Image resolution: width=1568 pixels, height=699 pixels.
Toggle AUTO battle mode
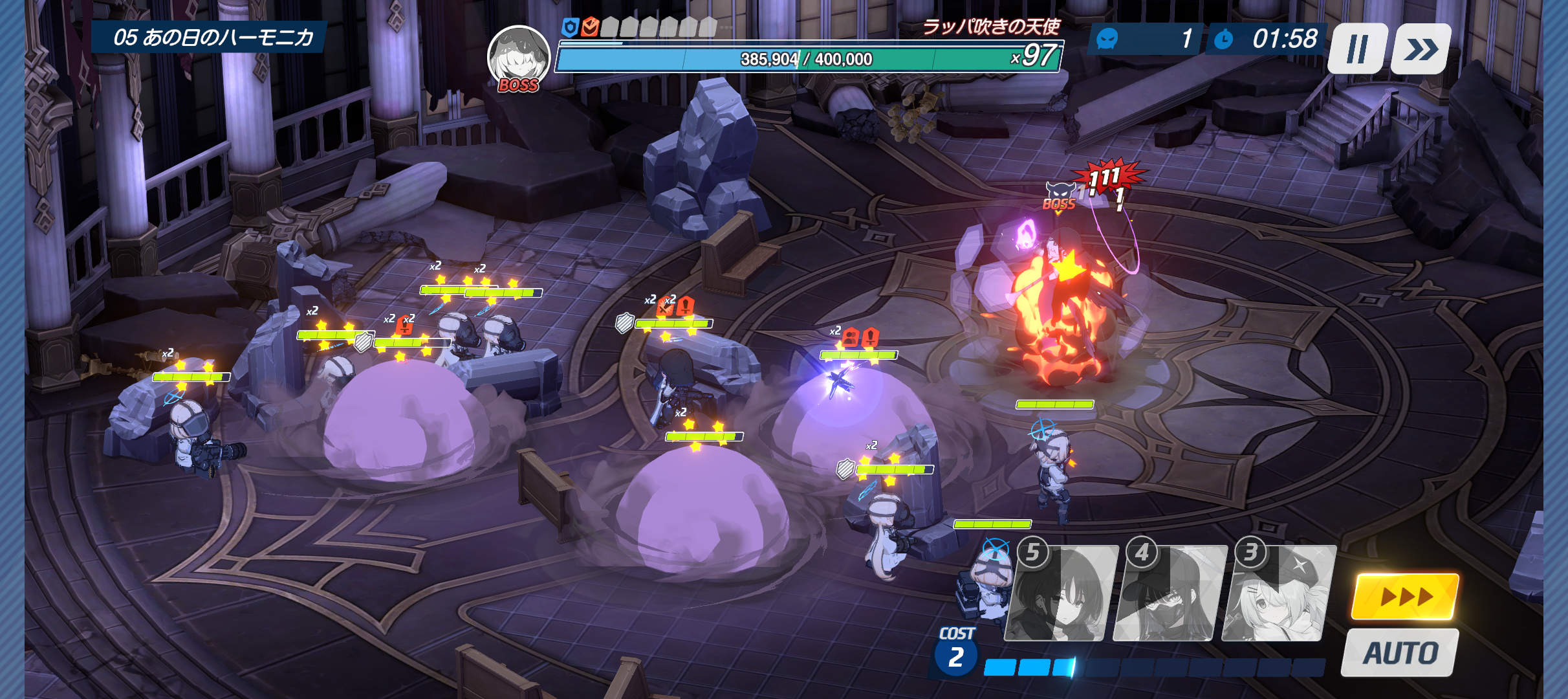(1400, 652)
